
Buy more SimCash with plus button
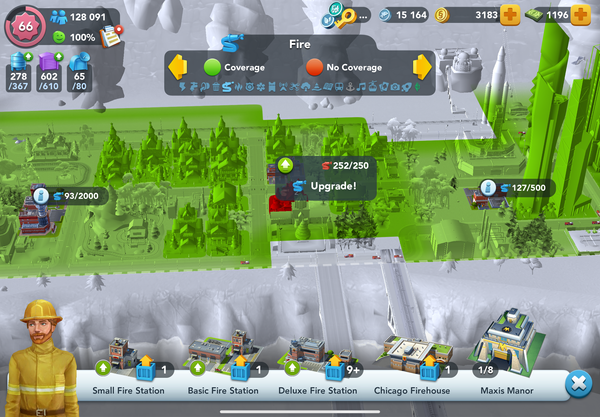585,15
